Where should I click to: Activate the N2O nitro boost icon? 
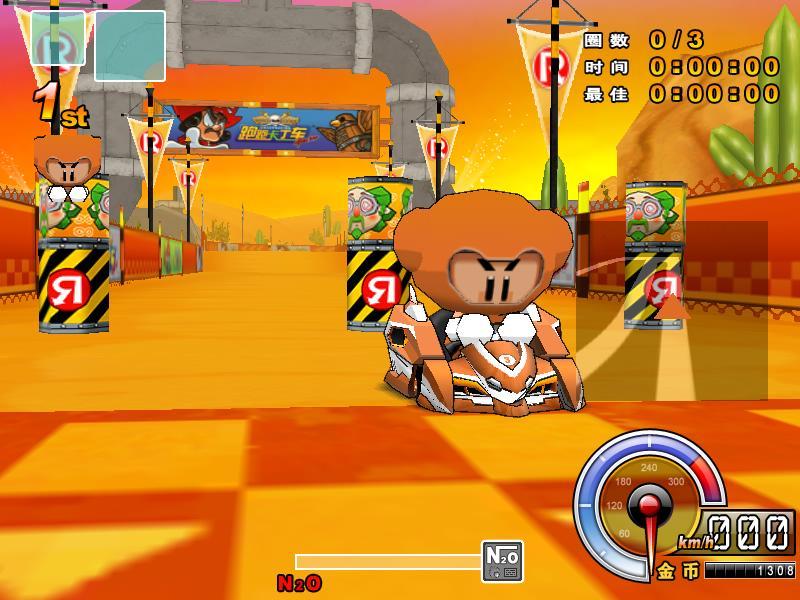point(502,561)
